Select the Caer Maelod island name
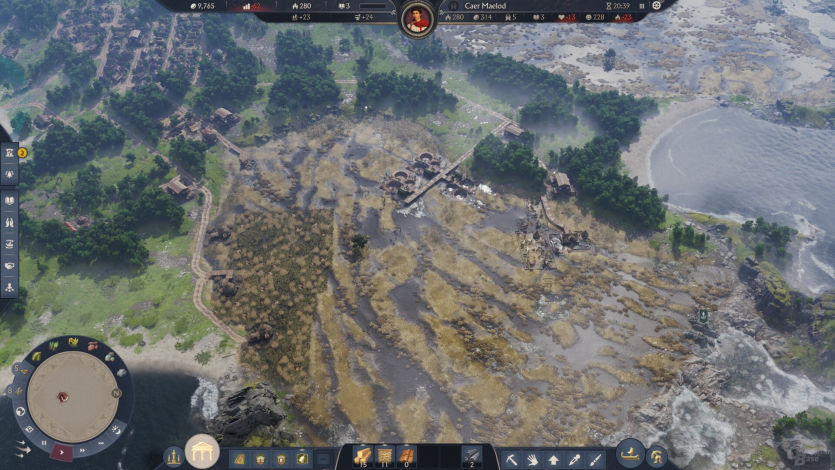This screenshot has height=470, width=835. click(485, 5)
